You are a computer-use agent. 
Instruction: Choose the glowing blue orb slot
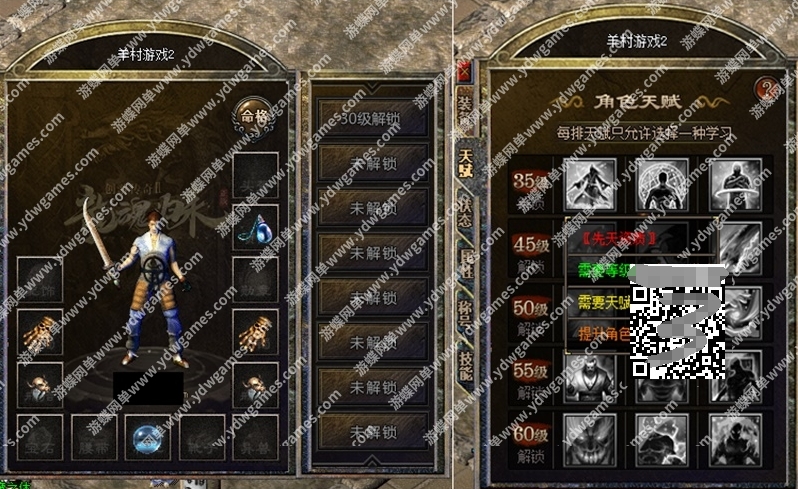[x=142, y=436]
